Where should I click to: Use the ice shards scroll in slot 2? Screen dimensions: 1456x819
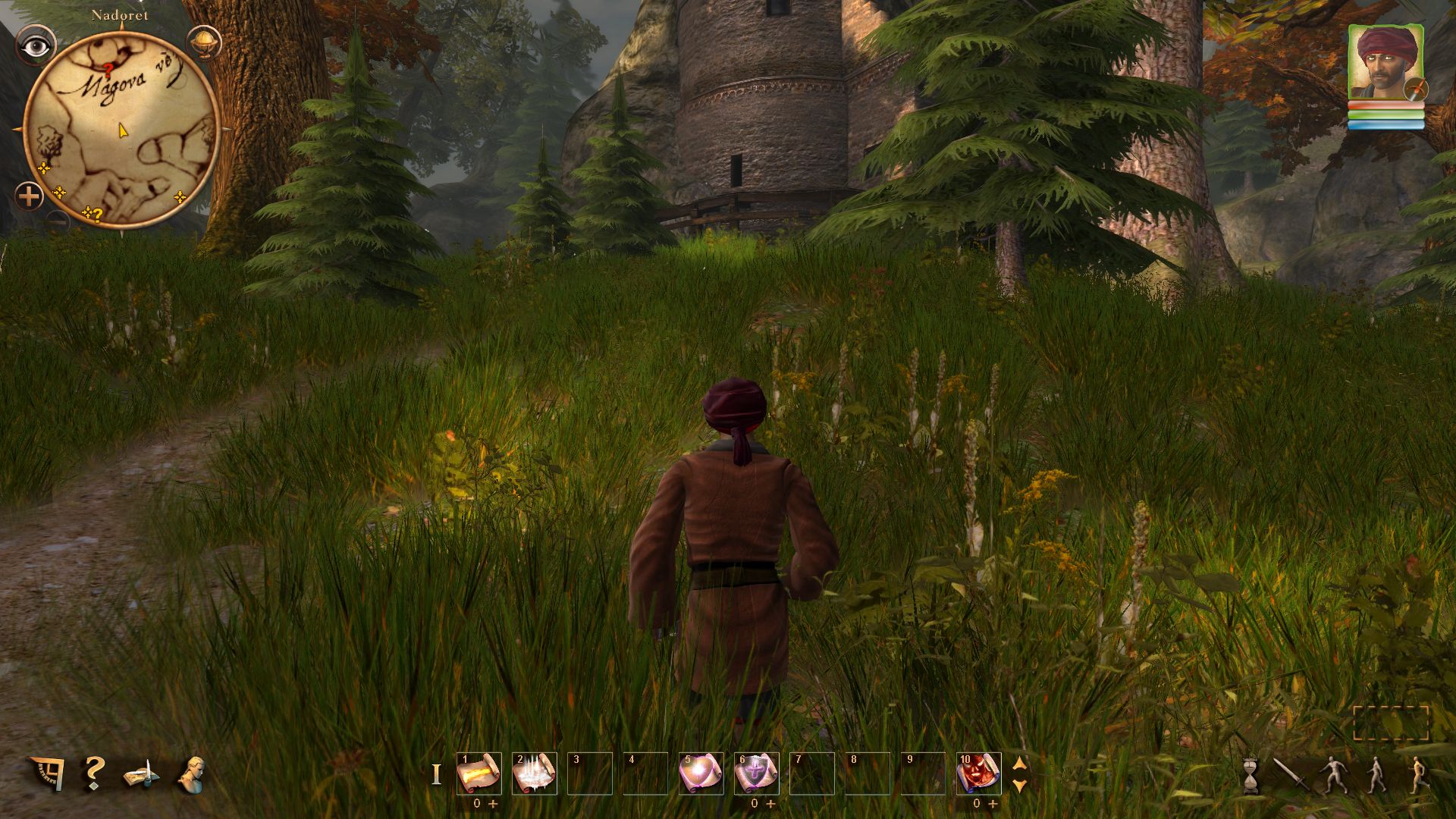[535, 773]
